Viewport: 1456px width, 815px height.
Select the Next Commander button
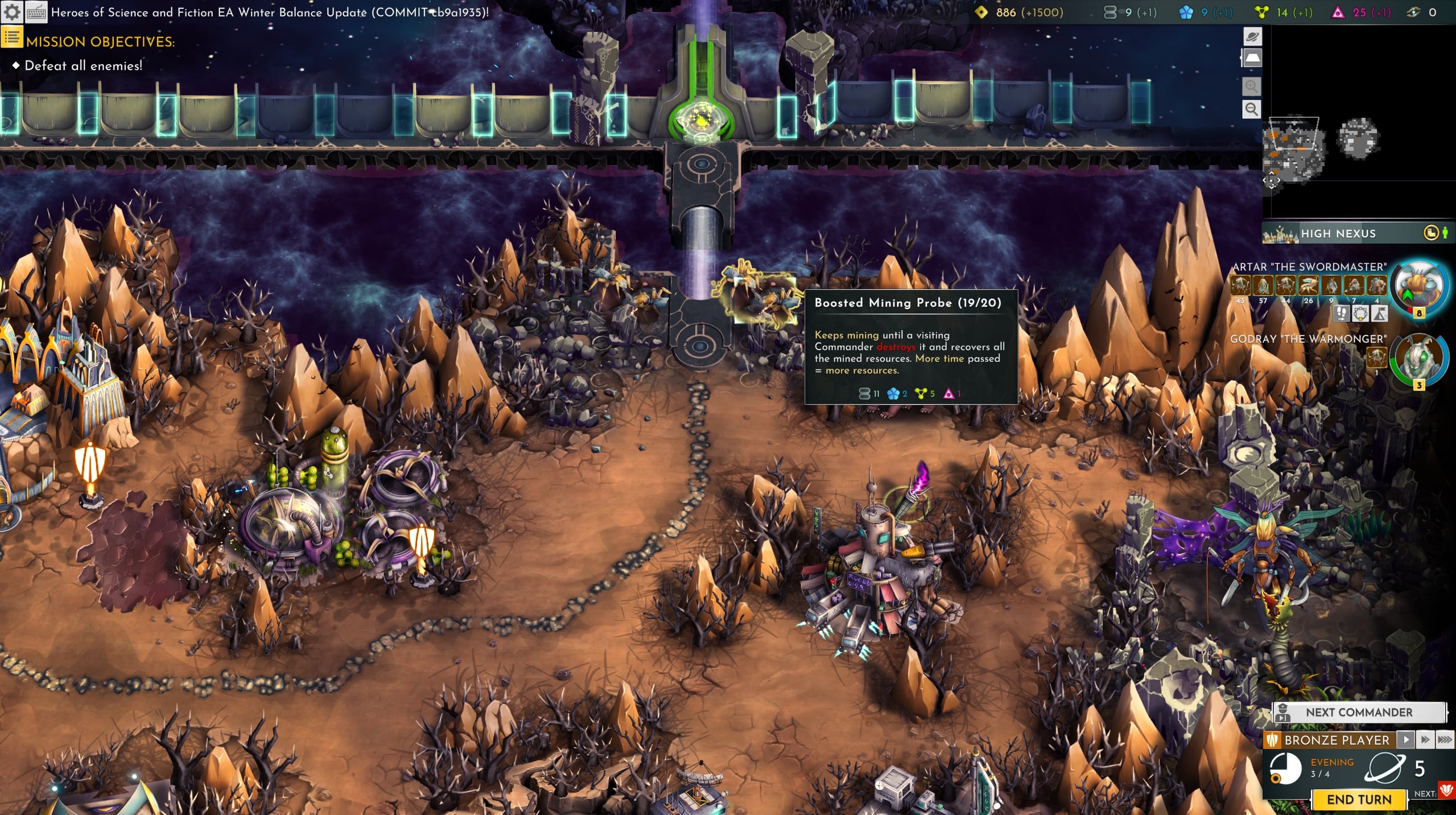click(x=1359, y=712)
